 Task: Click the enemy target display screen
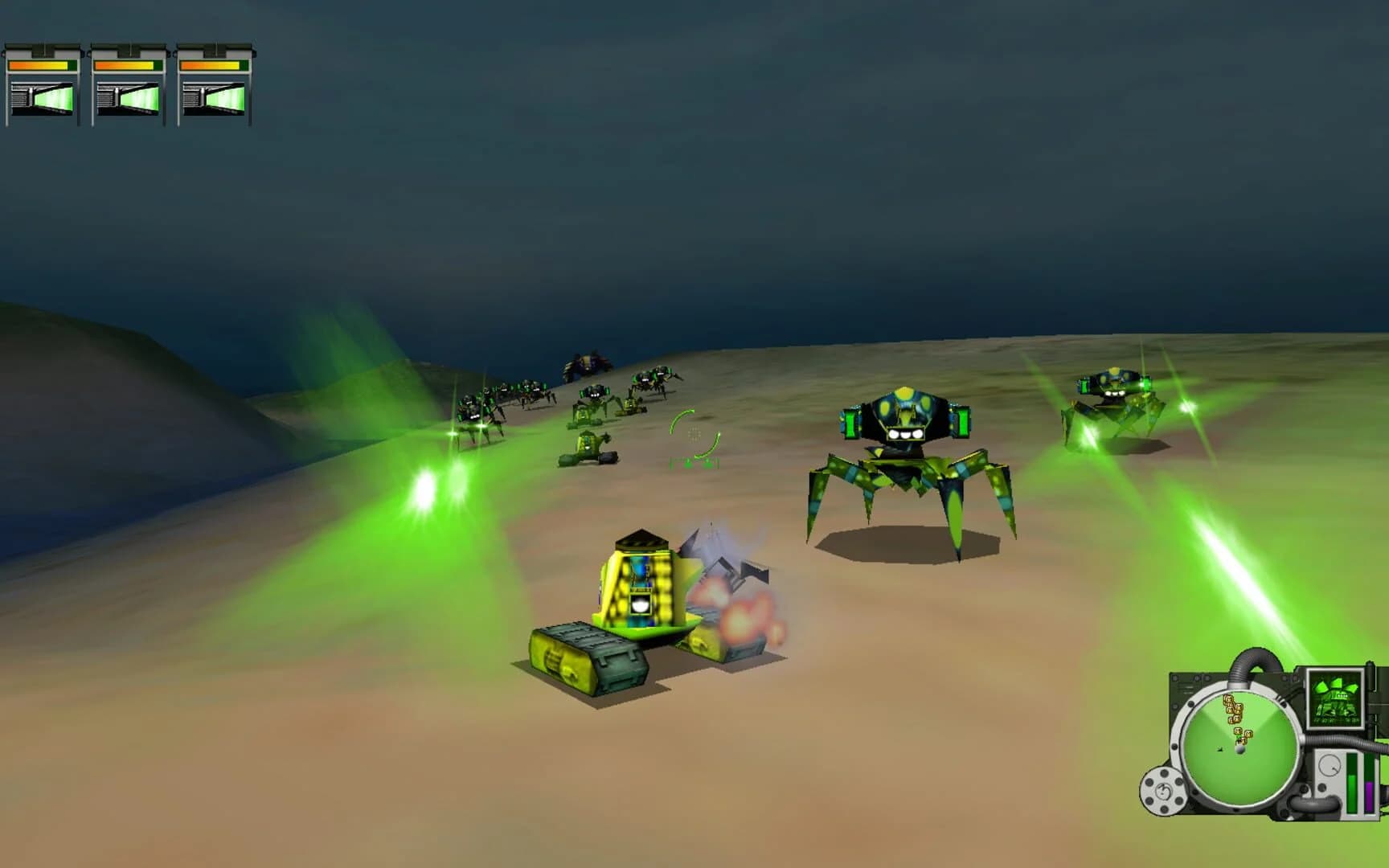click(1336, 698)
